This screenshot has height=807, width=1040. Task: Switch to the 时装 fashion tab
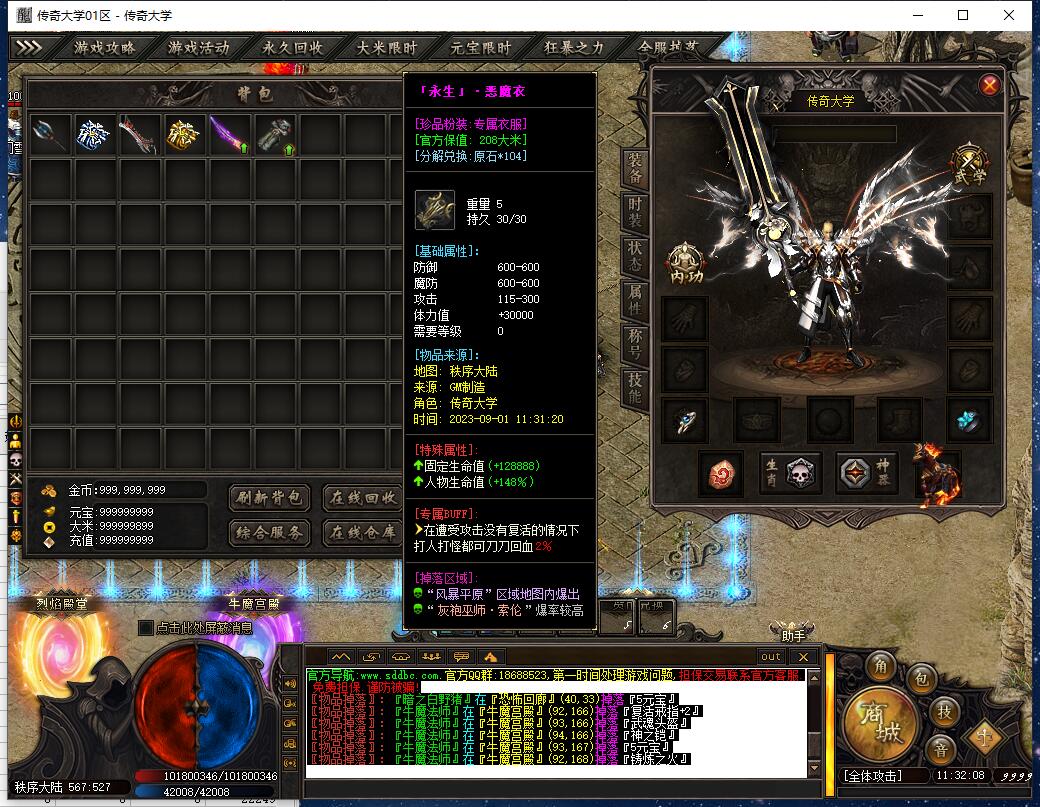click(x=635, y=212)
